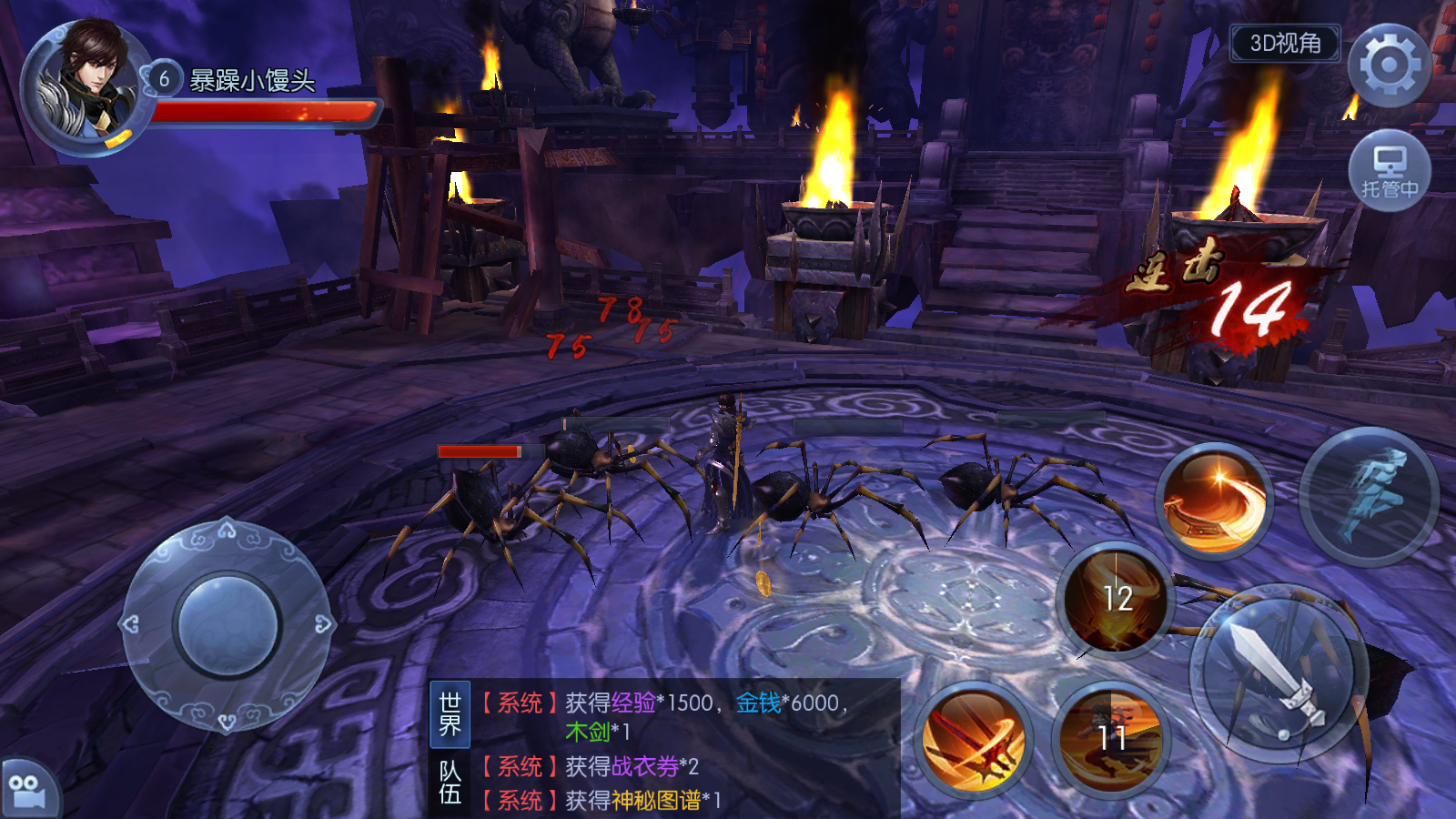The image size is (1456, 819).
Task: Activate the blue dash dodge skill
Action: (x=1370, y=496)
